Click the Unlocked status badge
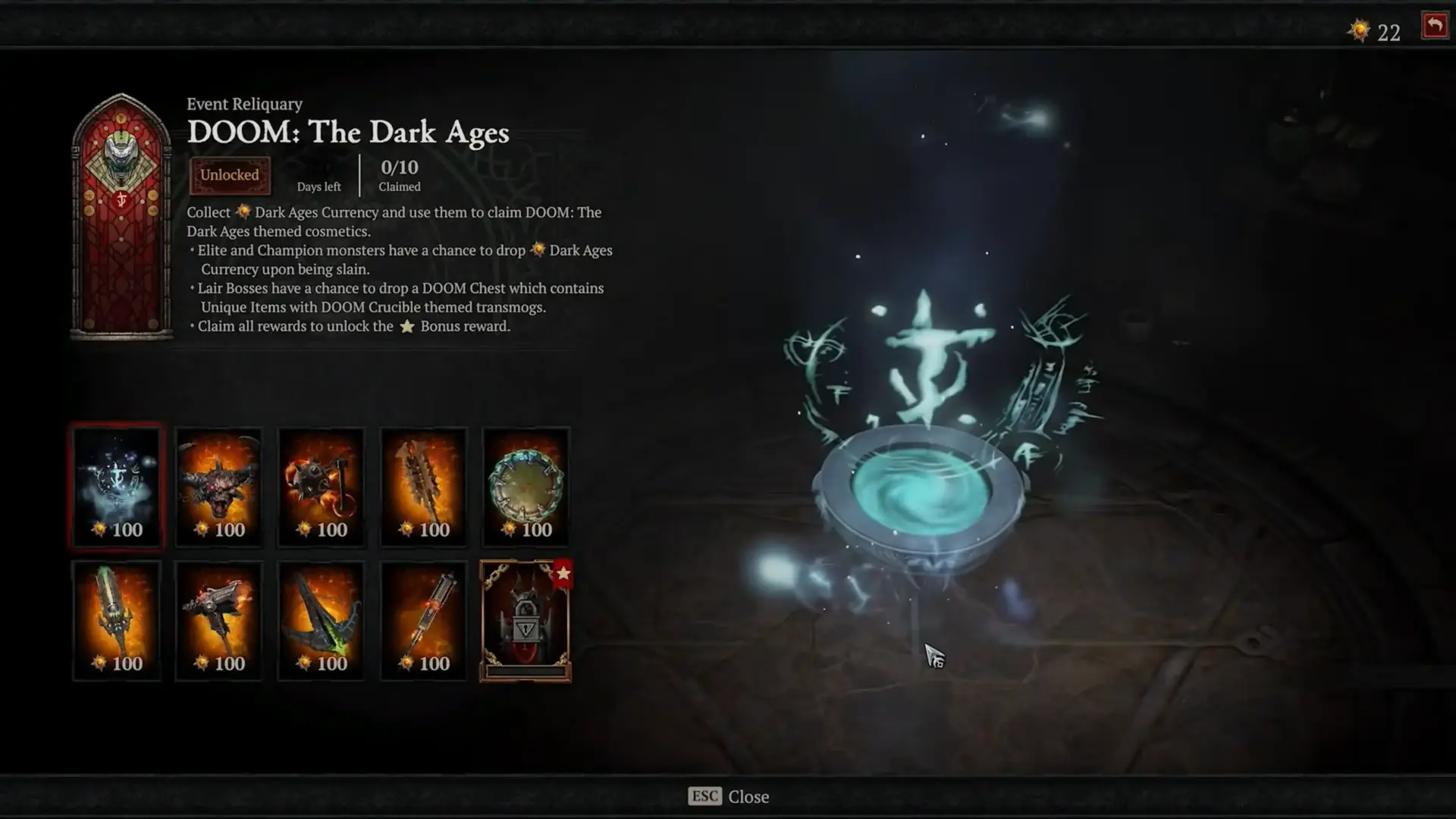This screenshot has height=819, width=1456. click(230, 174)
